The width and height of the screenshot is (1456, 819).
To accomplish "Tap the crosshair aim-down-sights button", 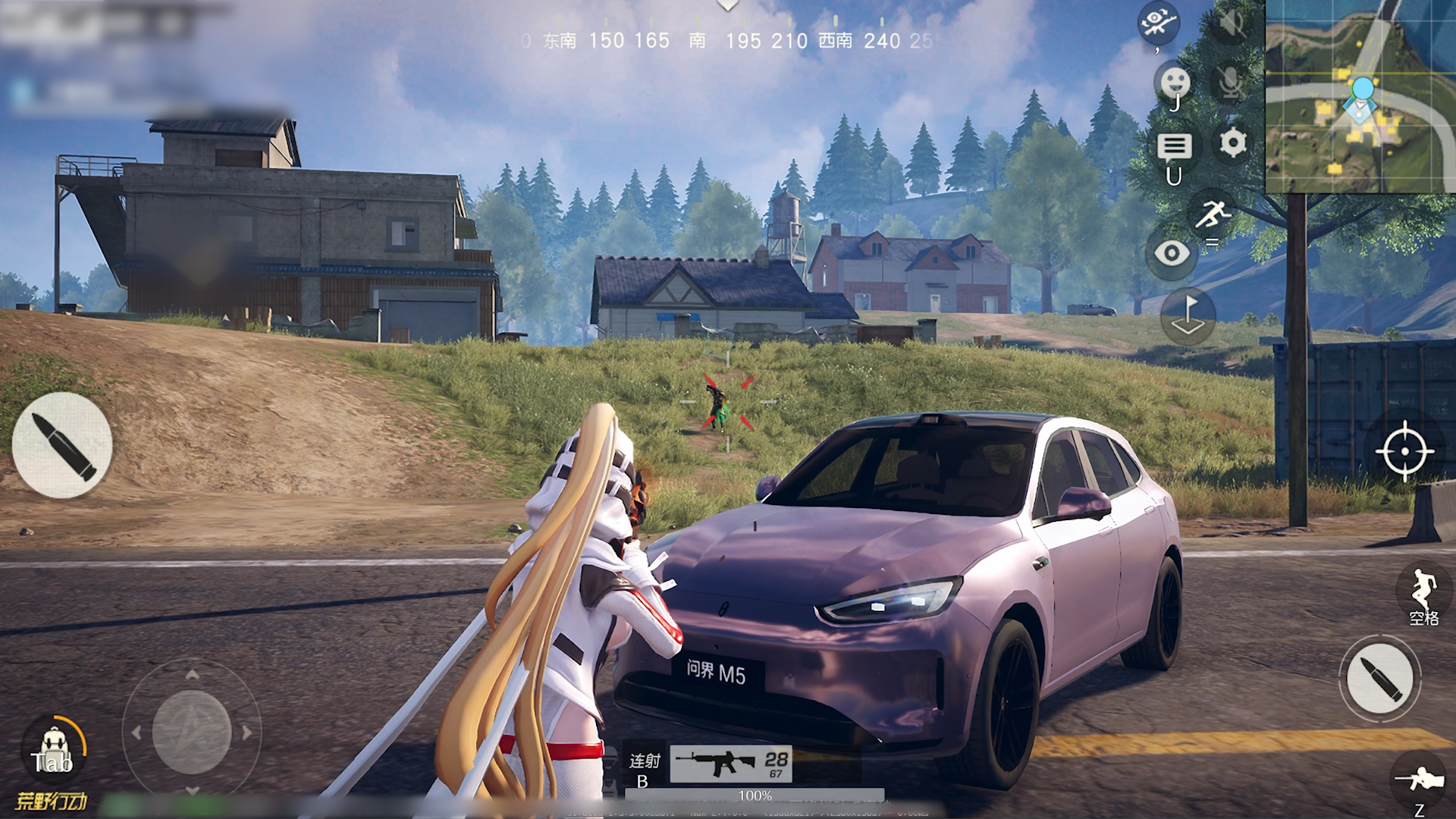I will pos(1404,450).
